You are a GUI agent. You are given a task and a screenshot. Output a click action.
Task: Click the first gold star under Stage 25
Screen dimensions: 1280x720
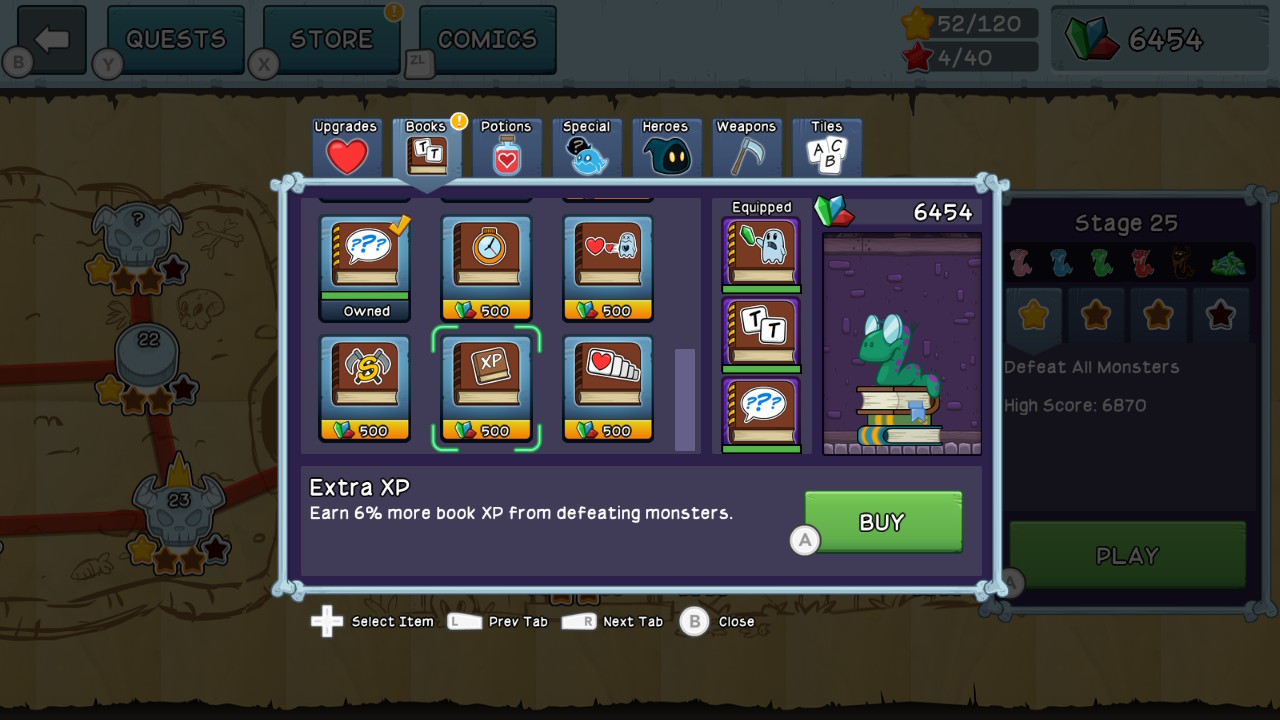[1032, 315]
